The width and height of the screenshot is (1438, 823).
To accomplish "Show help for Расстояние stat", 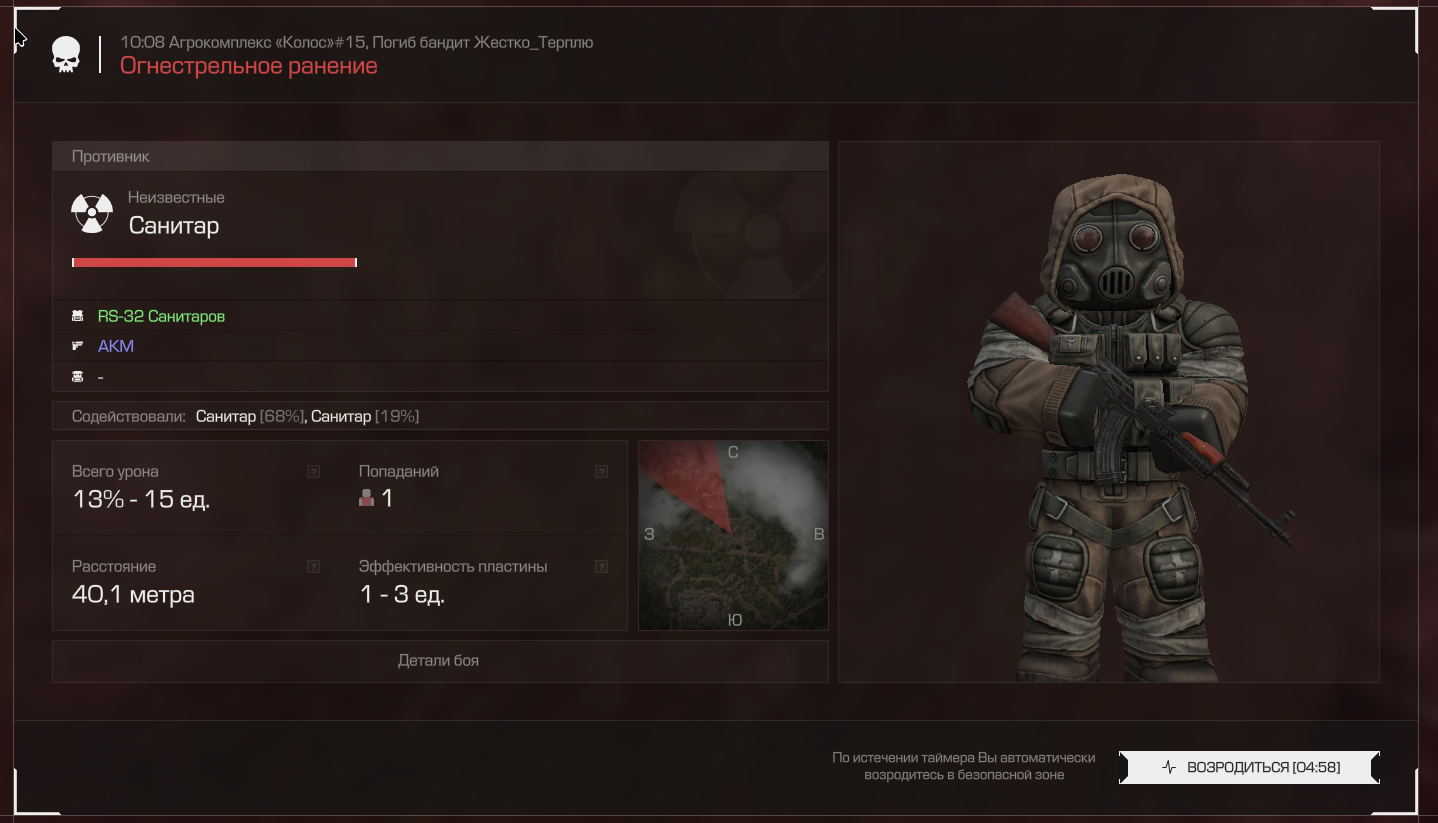I will tap(314, 567).
